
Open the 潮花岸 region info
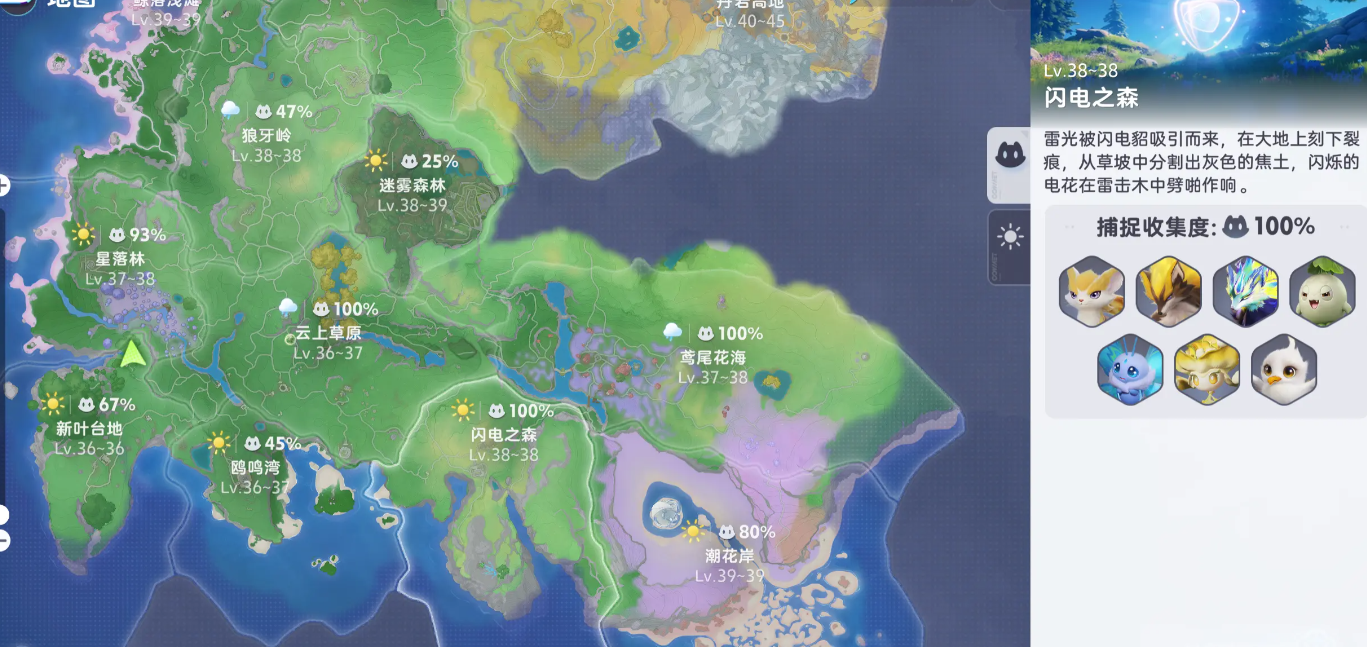pyautogui.click(x=729, y=556)
